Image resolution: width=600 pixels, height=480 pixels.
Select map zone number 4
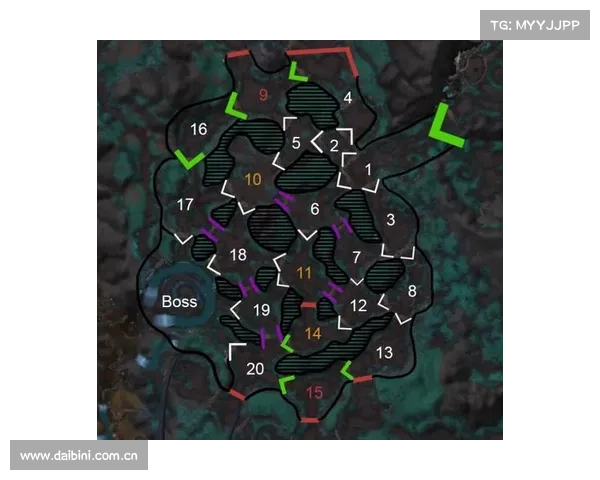point(347,98)
